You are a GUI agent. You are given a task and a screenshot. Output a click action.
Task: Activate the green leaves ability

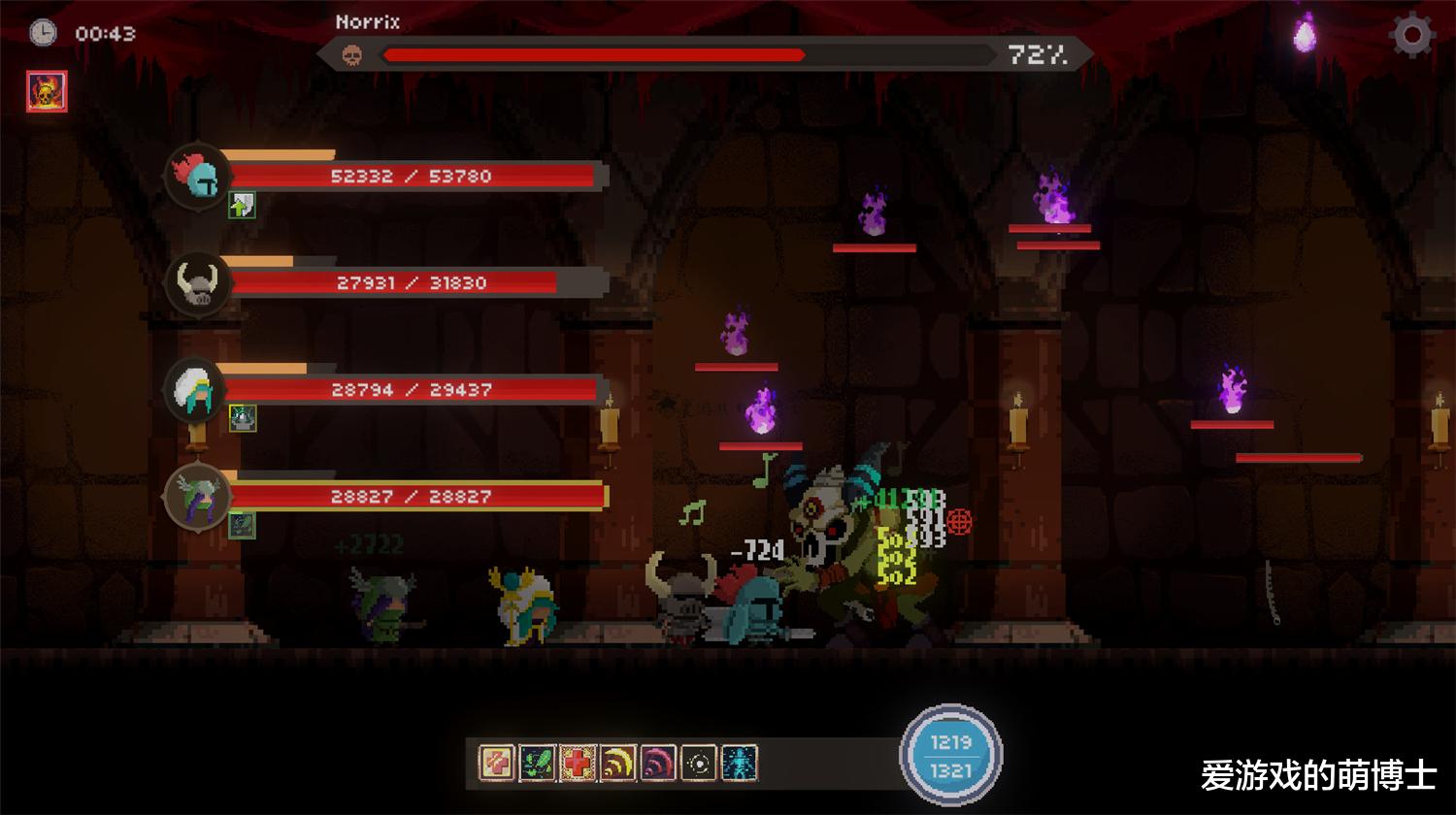point(537,763)
